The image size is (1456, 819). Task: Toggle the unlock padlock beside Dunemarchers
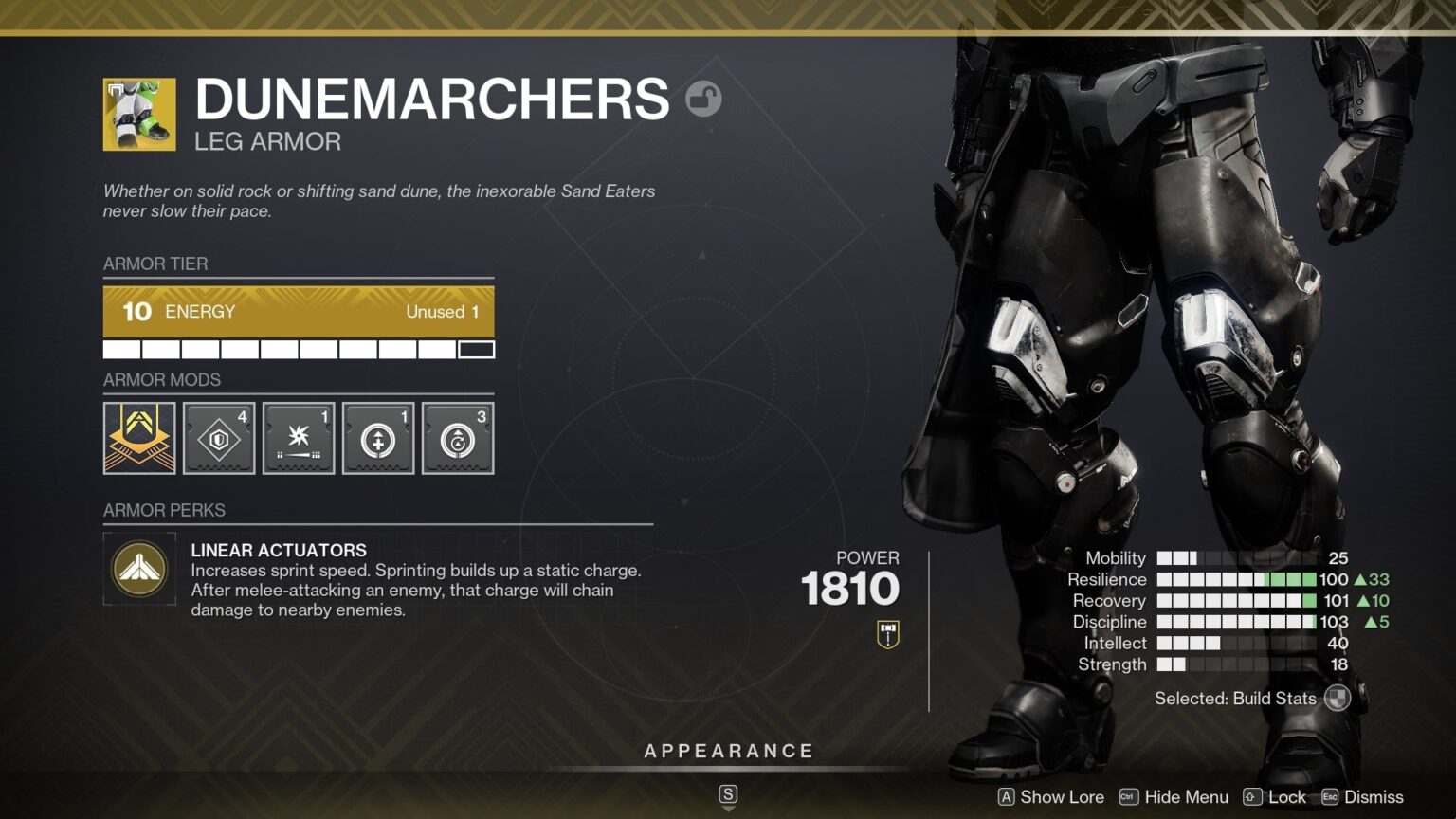click(x=704, y=99)
